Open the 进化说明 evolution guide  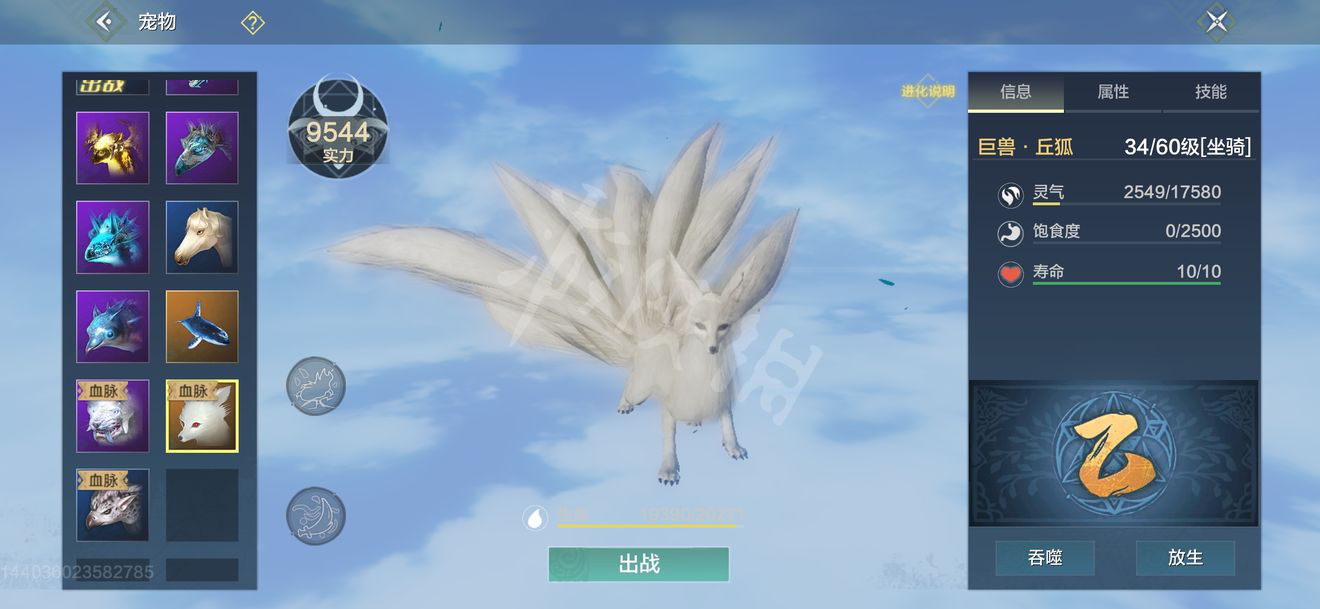click(x=928, y=92)
